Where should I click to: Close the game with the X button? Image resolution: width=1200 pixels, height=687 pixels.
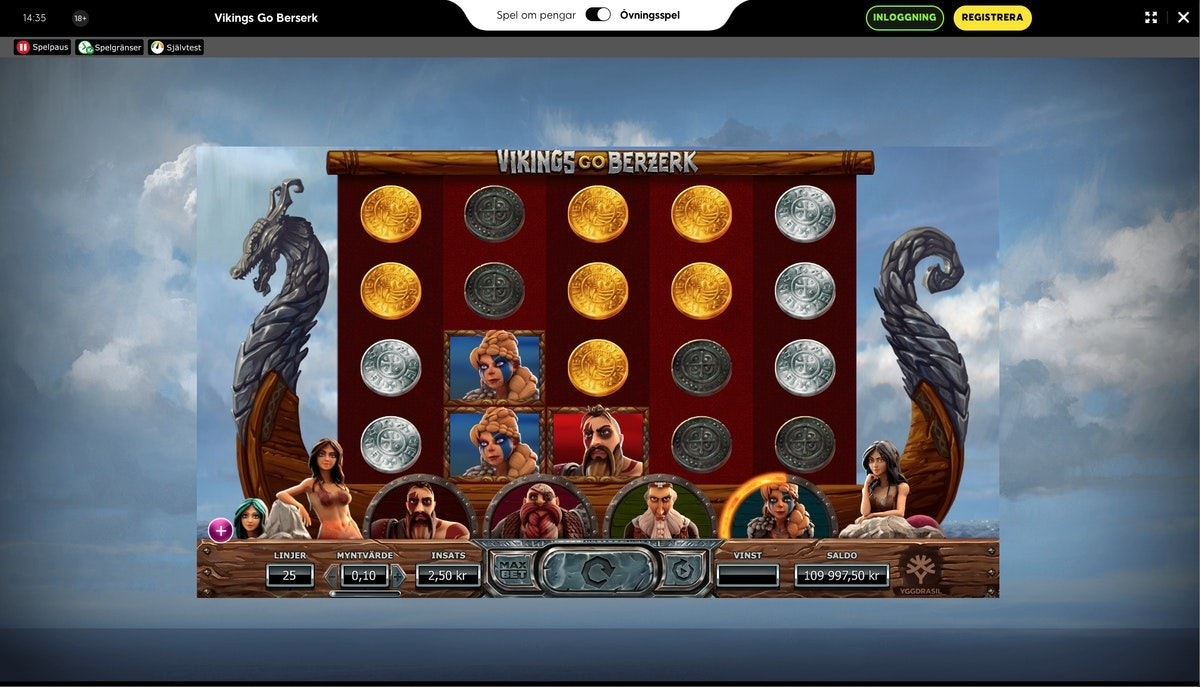[1182, 17]
